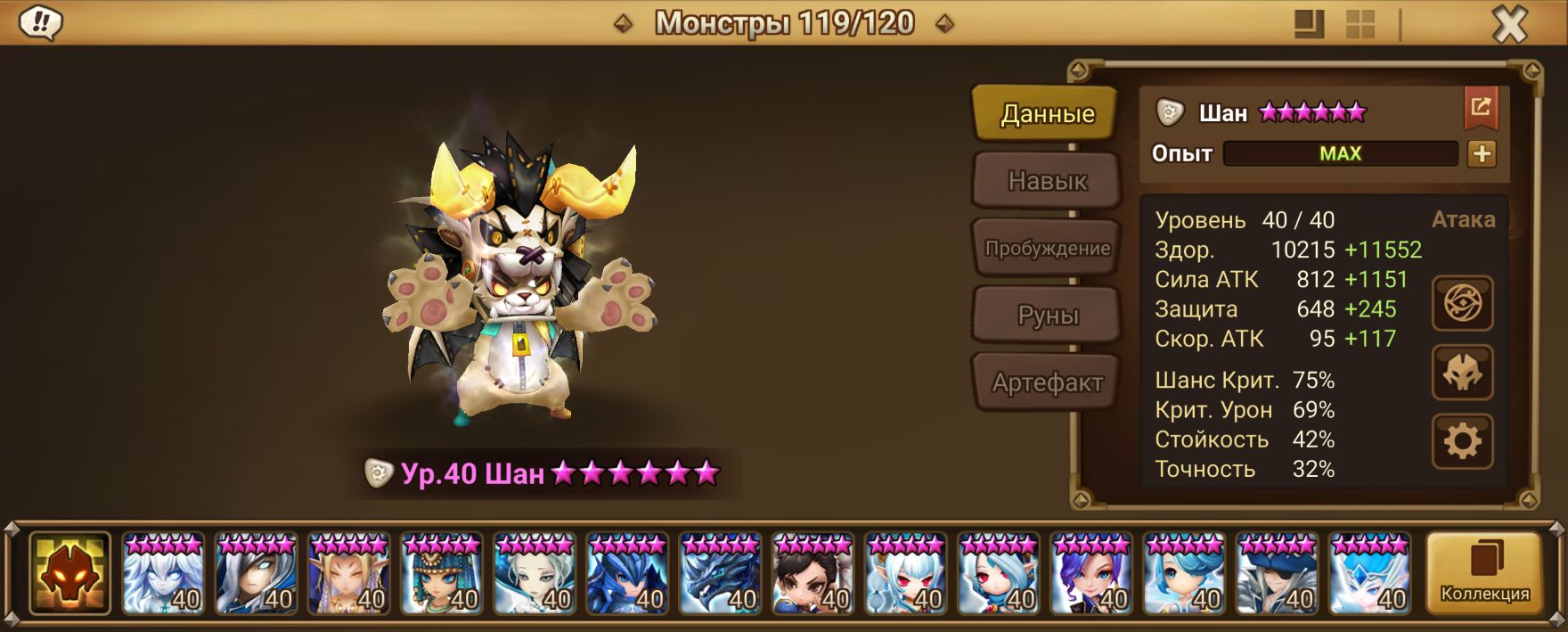Open the gear settings icon in stats panel

pyautogui.click(x=1462, y=441)
